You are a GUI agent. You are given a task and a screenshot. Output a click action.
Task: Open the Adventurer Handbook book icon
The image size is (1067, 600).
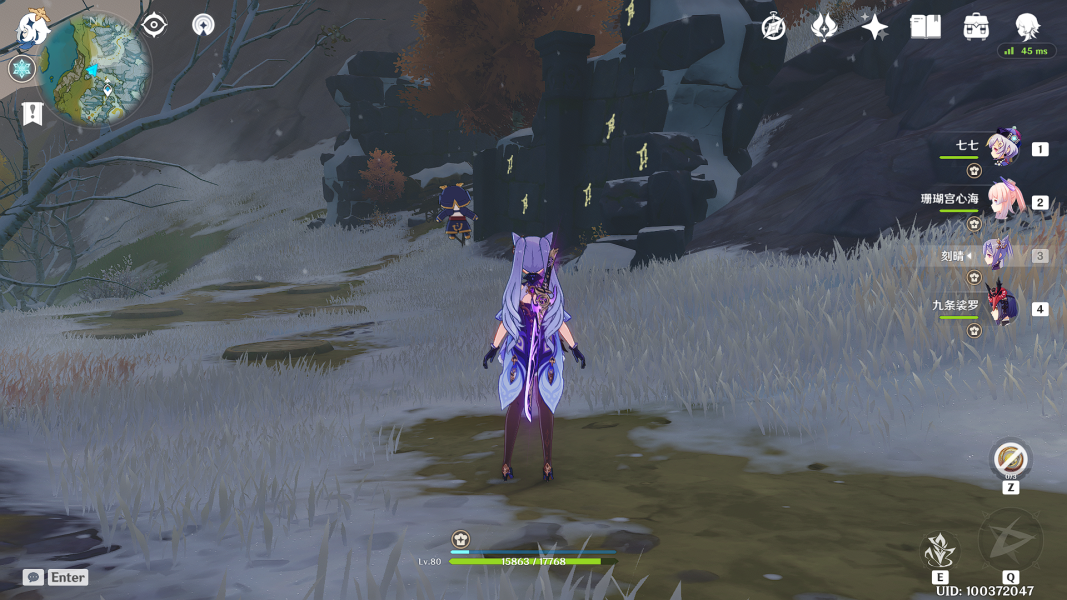click(926, 27)
